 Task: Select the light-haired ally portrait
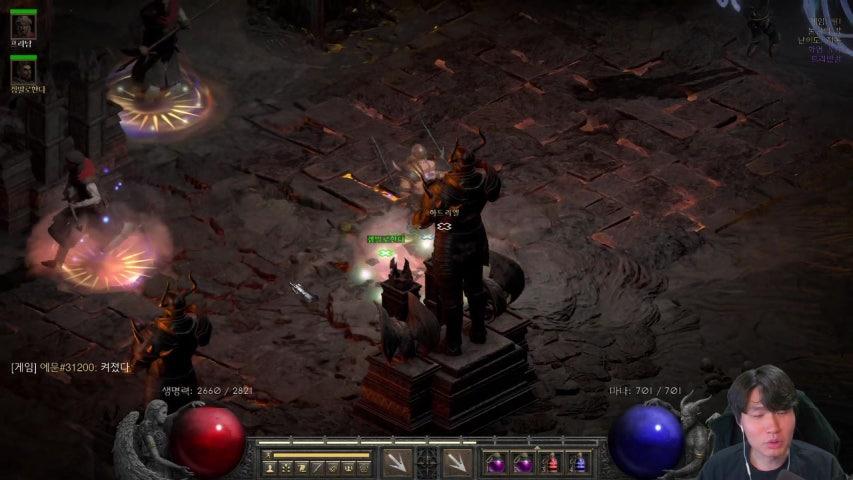click(23, 25)
